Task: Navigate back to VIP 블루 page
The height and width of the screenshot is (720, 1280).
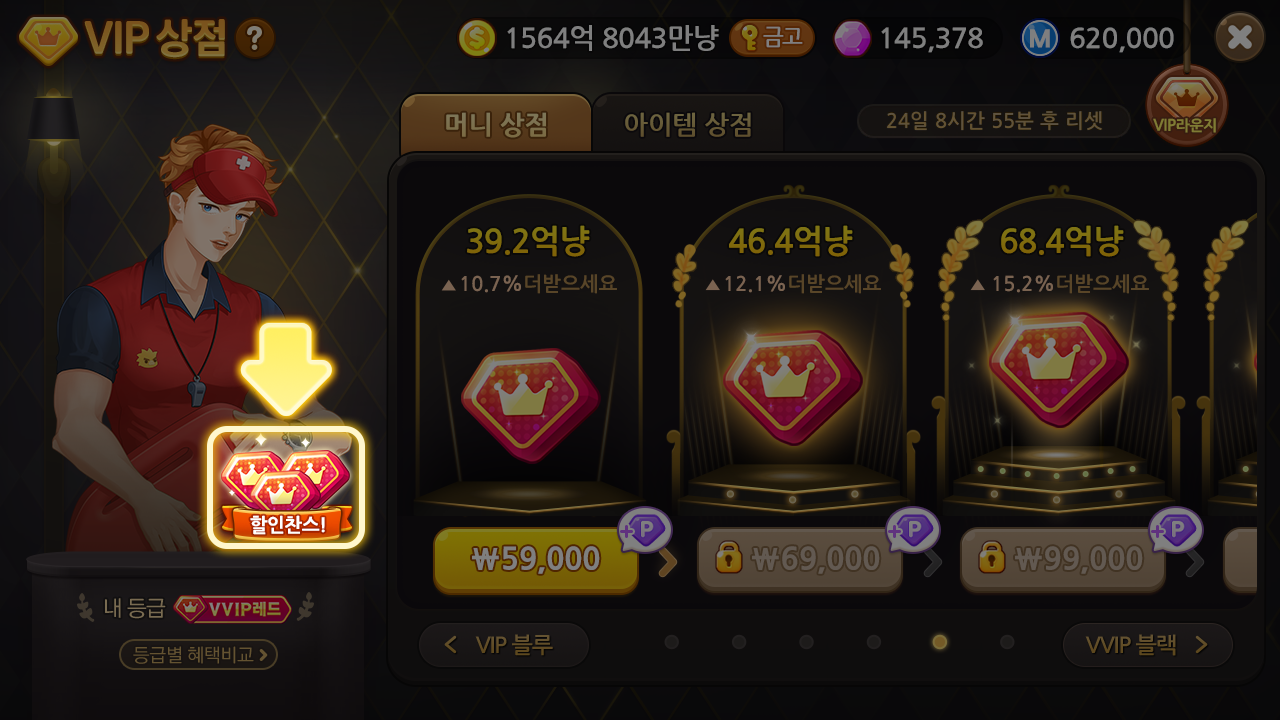Action: click(503, 645)
